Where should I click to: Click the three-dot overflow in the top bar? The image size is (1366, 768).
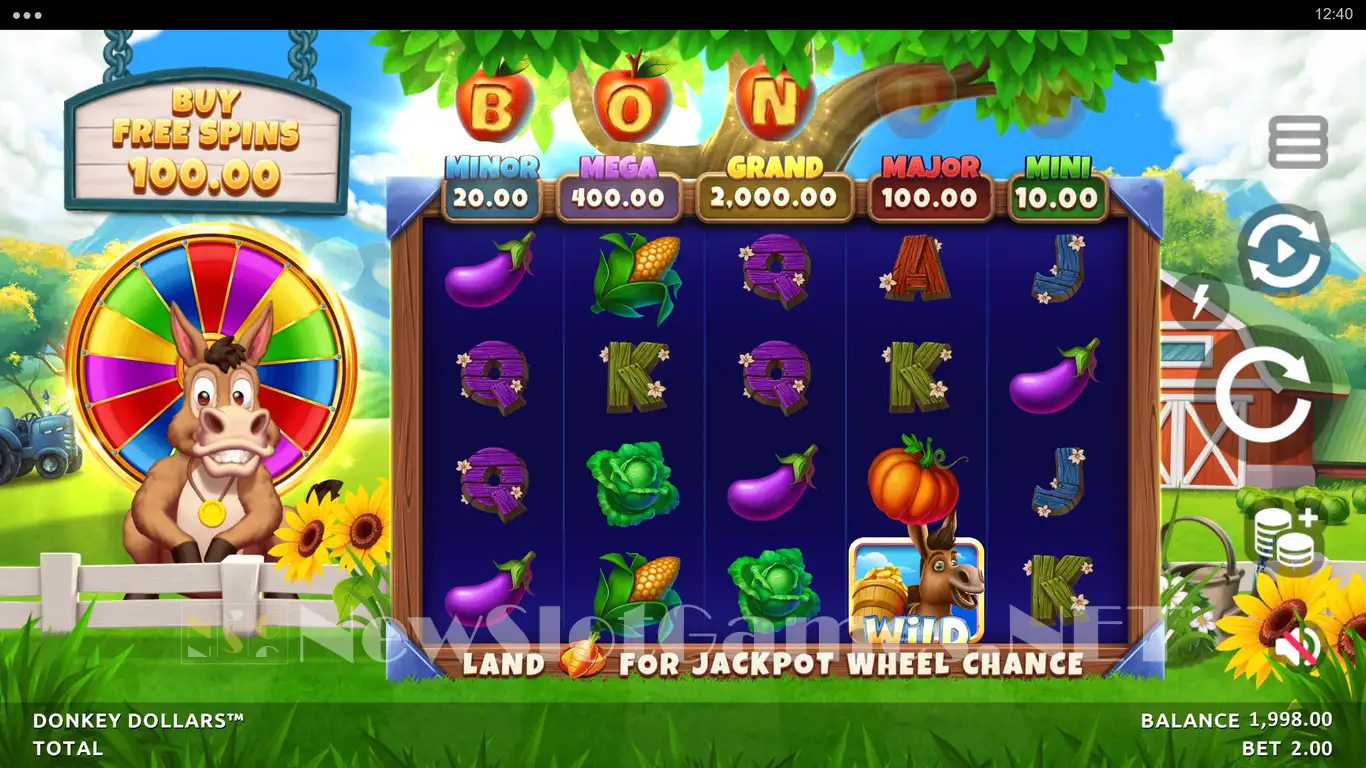(x=27, y=15)
